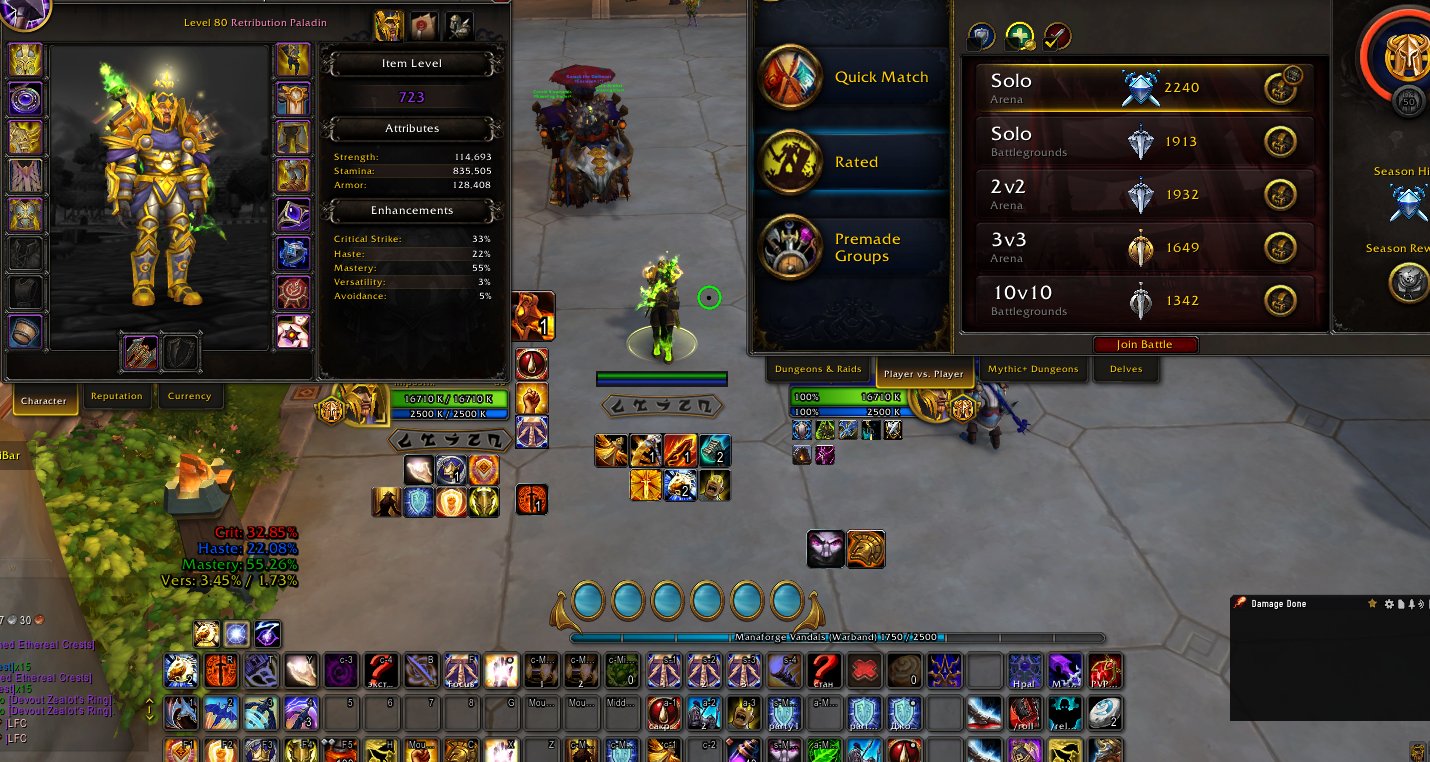
Task: Open the Mythic+ Dungeons tab
Action: tap(1033, 369)
